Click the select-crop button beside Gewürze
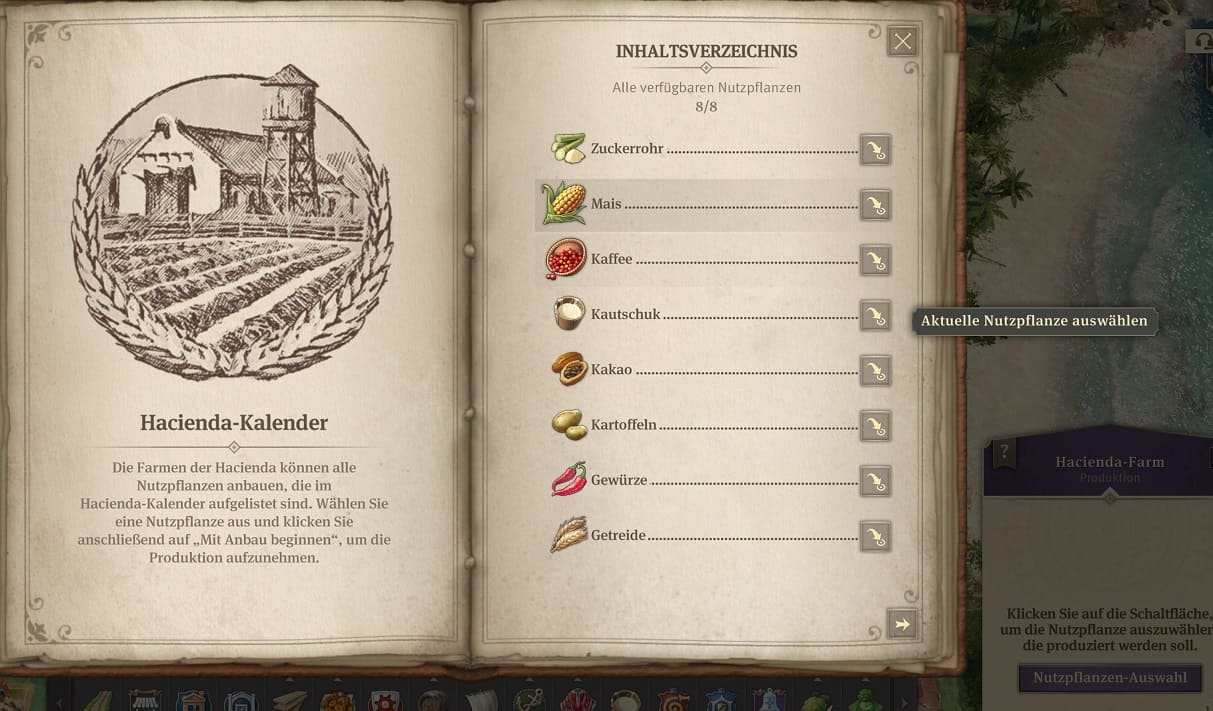This screenshot has height=711, width=1213. coord(875,482)
